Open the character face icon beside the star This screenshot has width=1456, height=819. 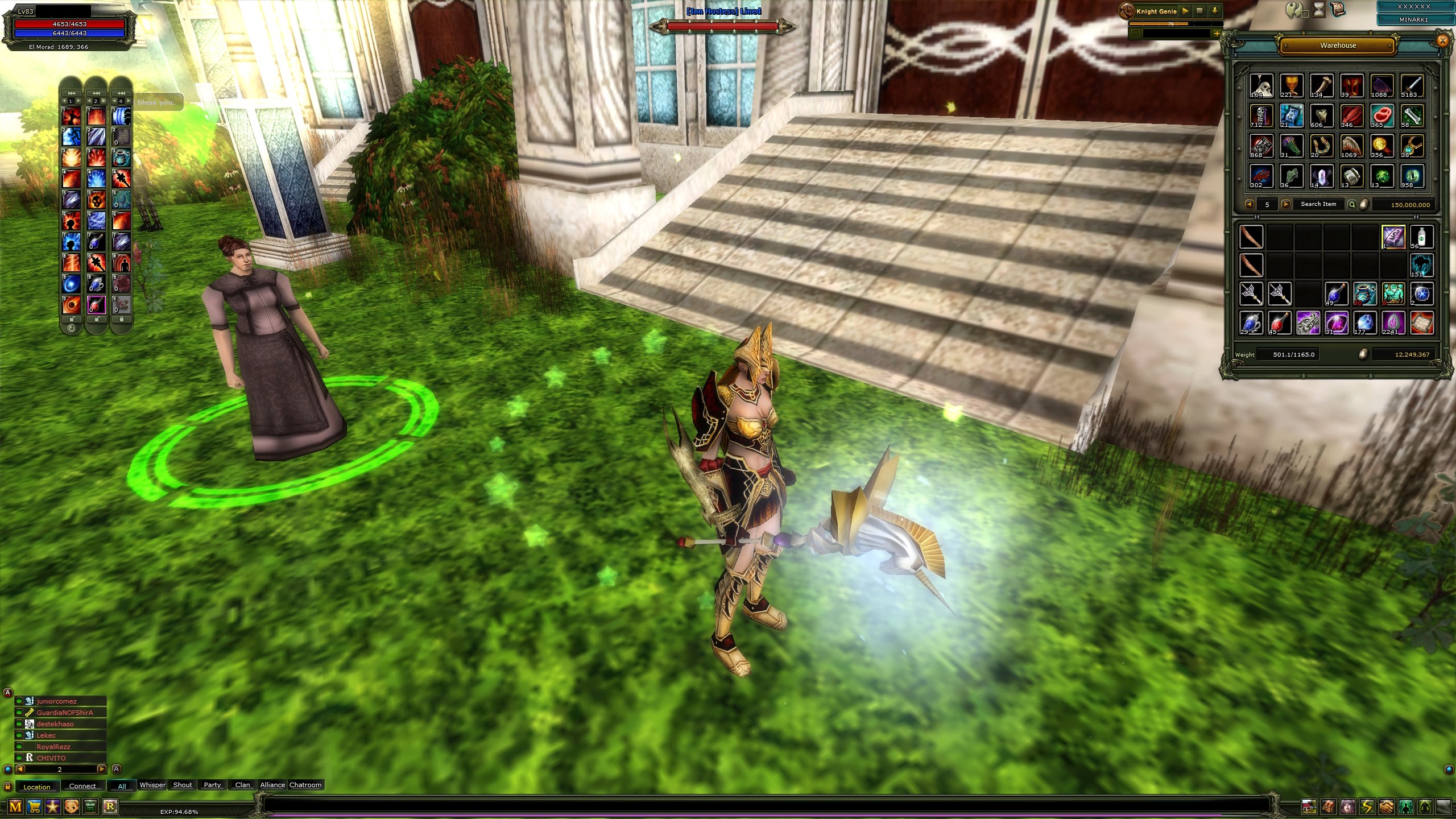[x=72, y=806]
